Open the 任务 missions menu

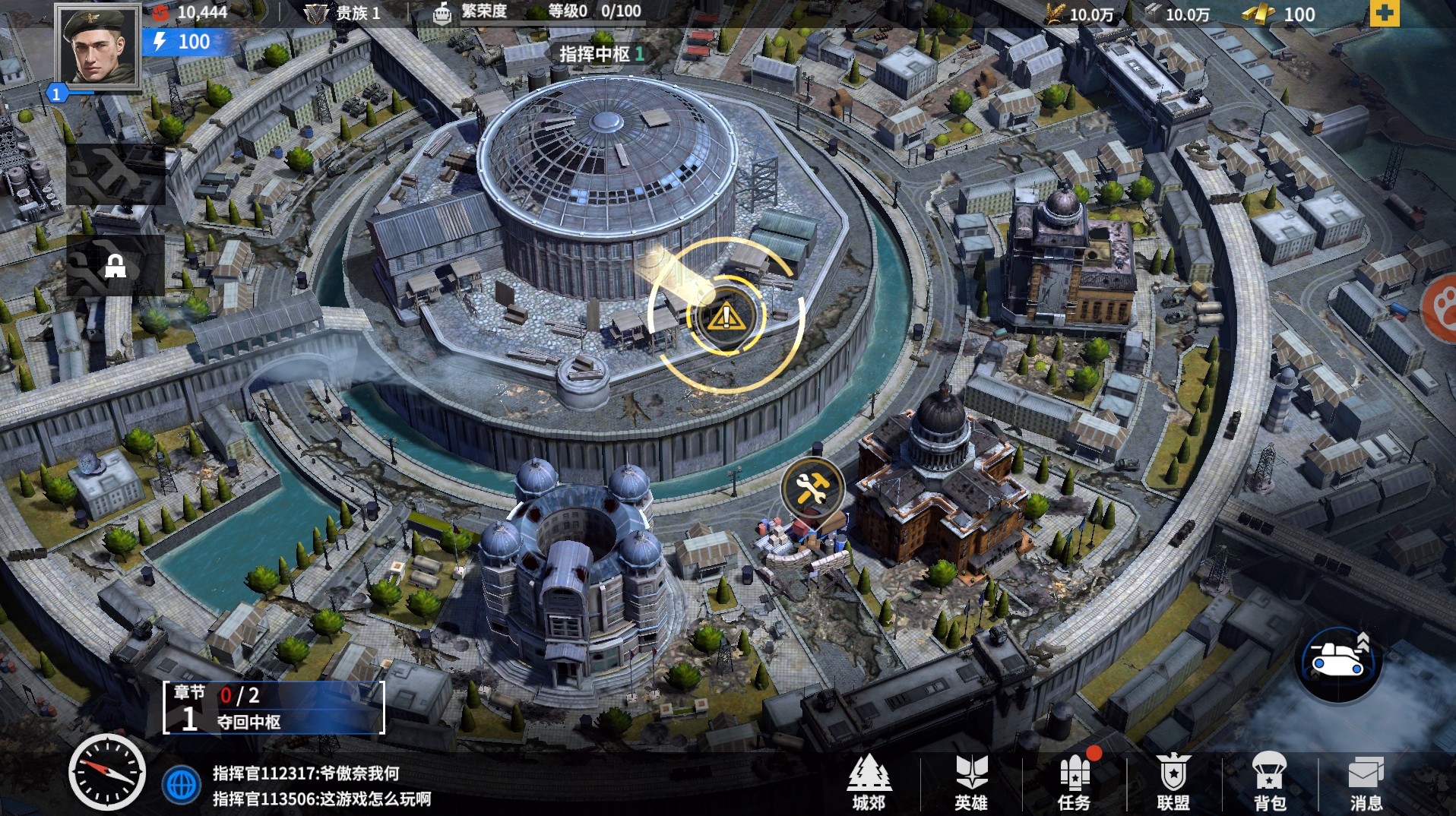(x=1074, y=783)
